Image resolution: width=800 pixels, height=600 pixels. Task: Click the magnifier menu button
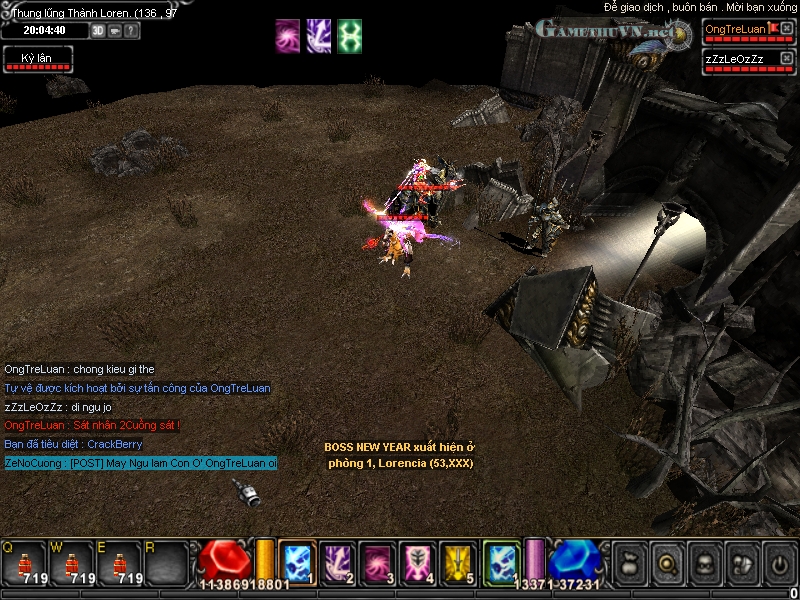(666, 564)
